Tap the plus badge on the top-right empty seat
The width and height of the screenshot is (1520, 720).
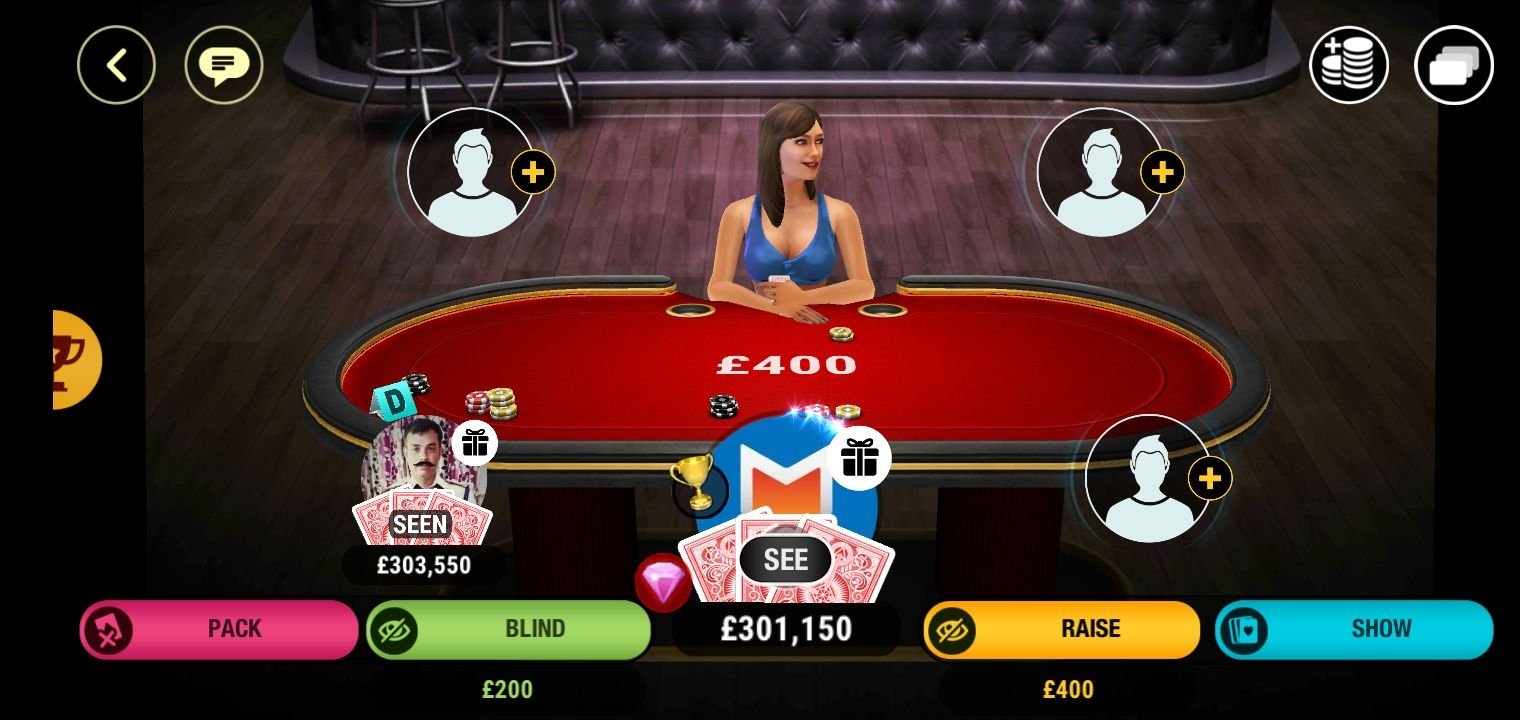[1160, 171]
